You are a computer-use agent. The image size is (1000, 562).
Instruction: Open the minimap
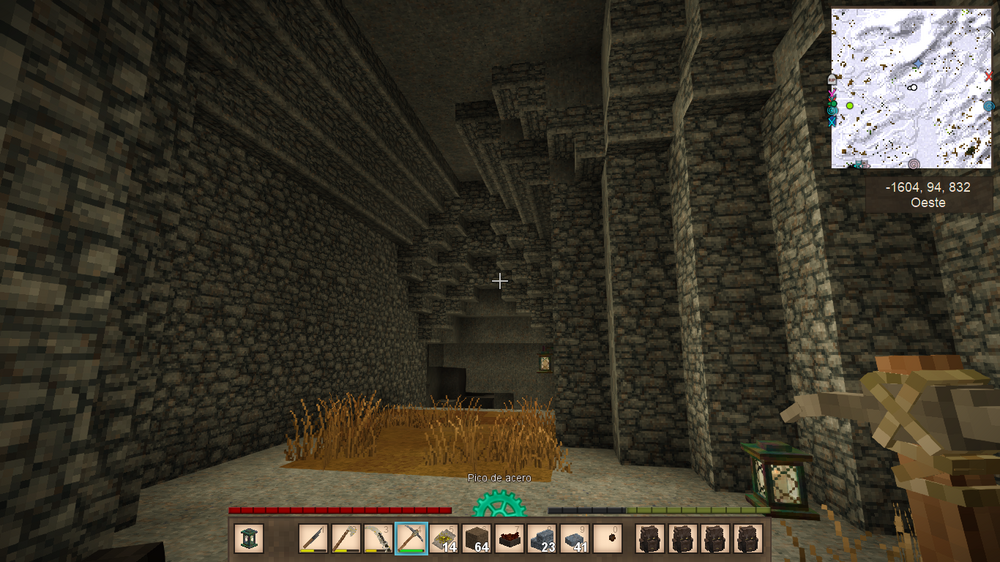(x=912, y=88)
